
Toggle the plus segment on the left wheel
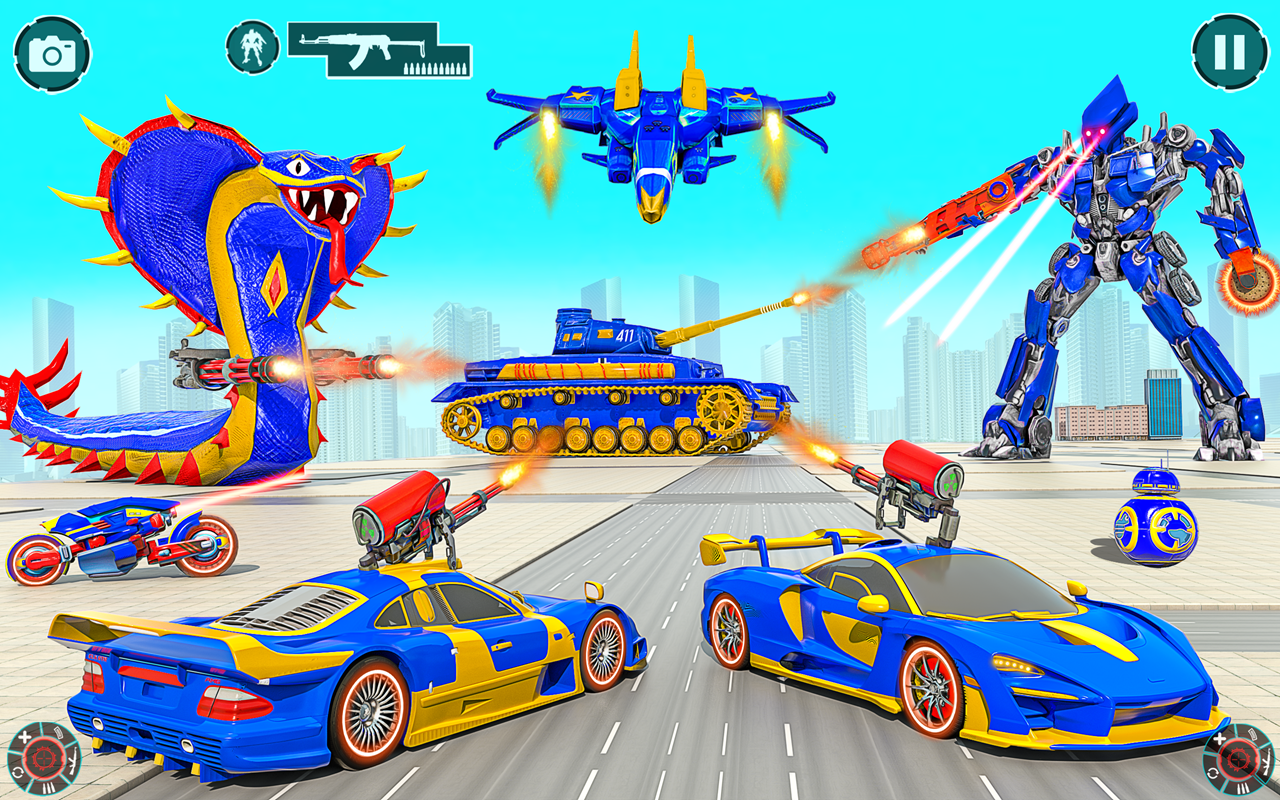(x=25, y=737)
